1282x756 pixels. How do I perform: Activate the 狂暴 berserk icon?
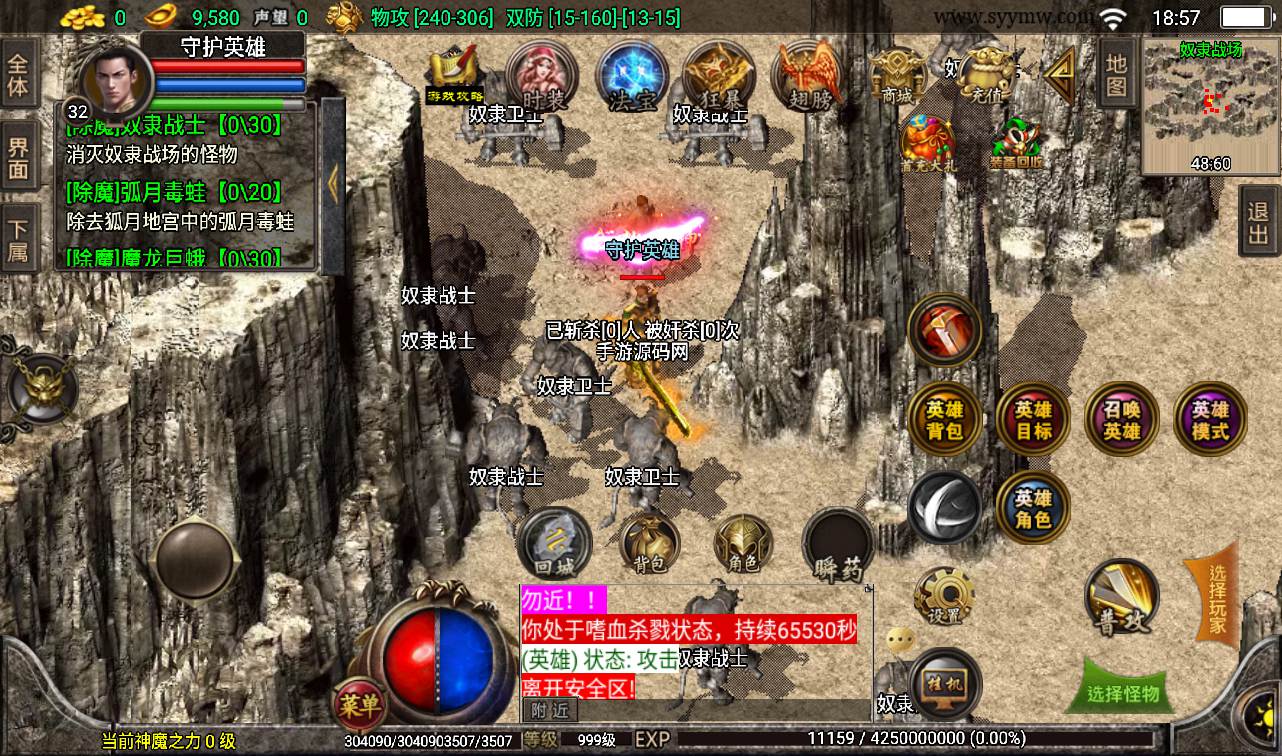pos(719,77)
